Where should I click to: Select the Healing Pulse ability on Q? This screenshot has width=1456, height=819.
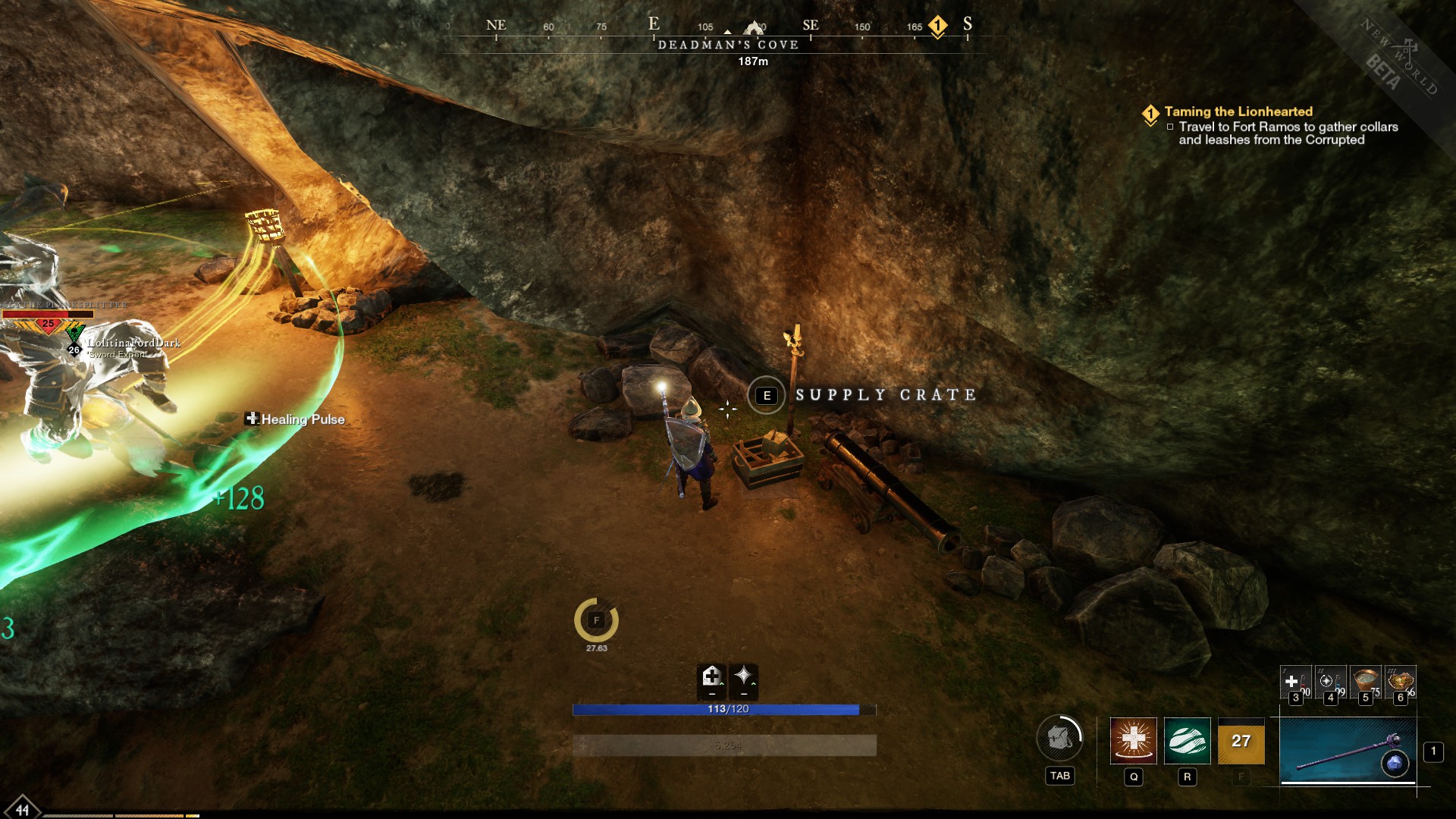1134,741
